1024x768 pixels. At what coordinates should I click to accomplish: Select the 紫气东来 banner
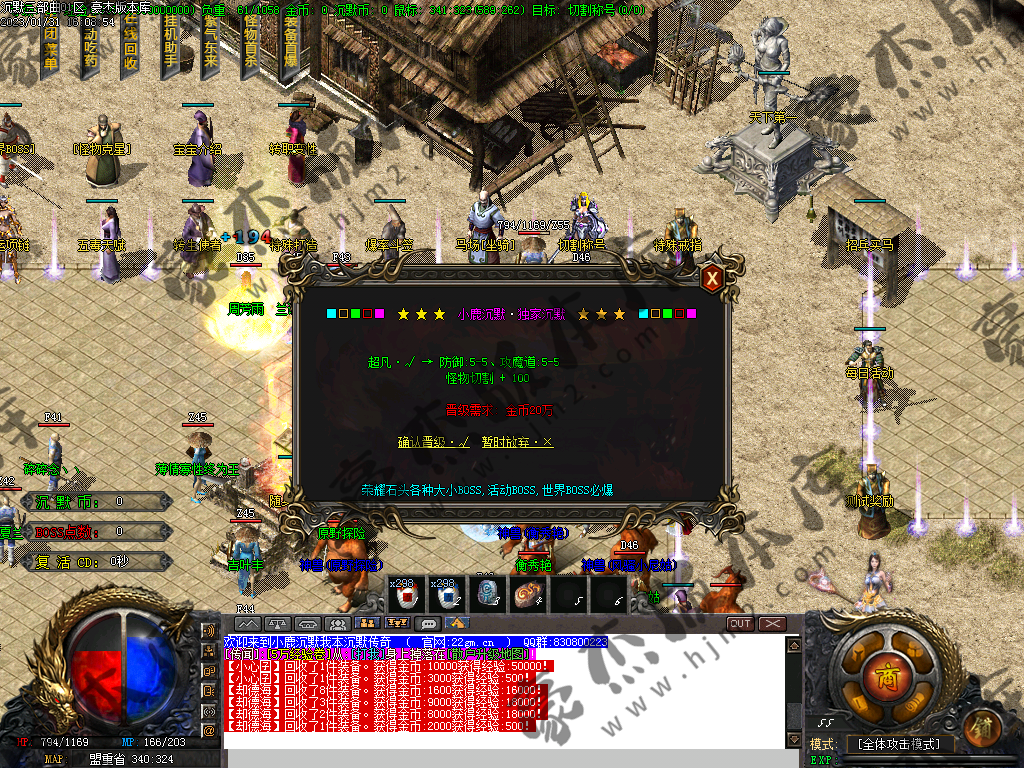pos(210,45)
